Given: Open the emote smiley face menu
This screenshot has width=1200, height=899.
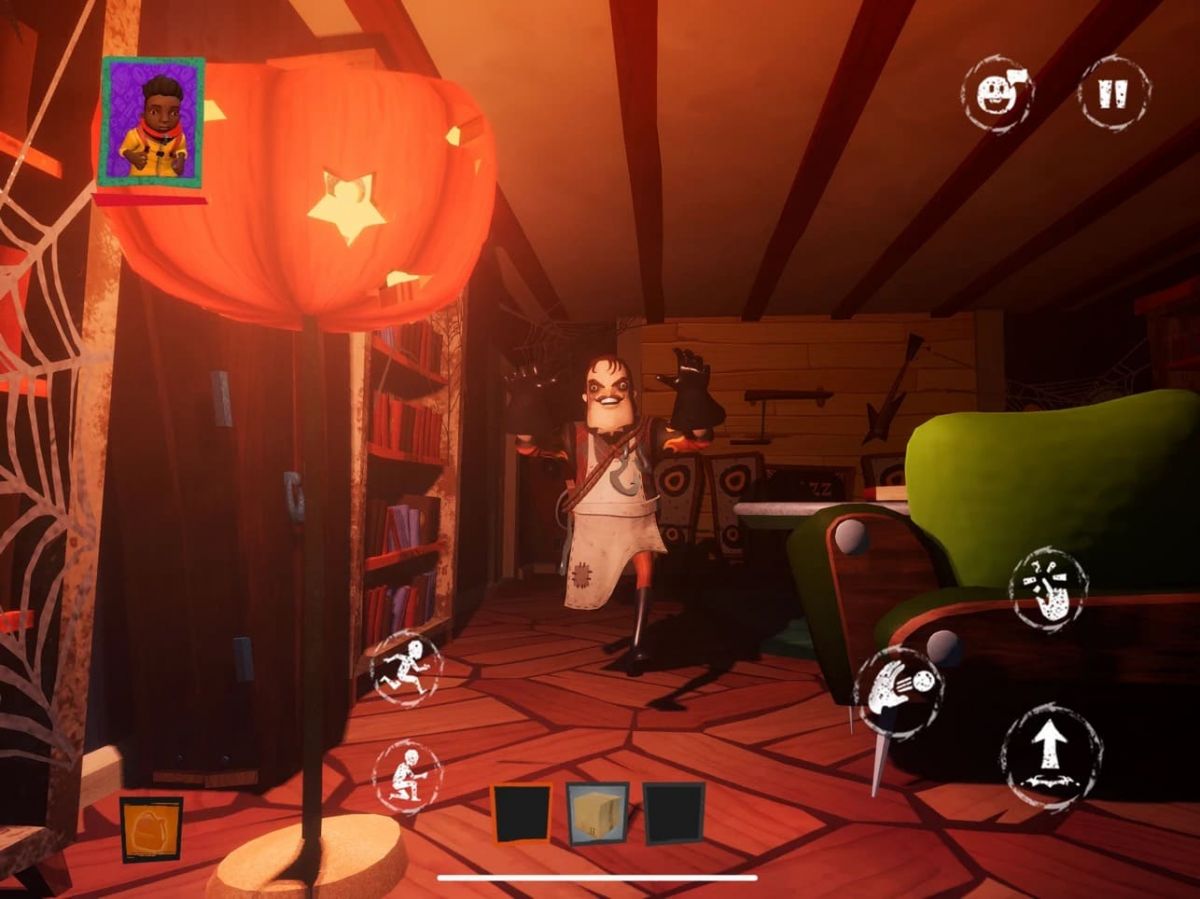Looking at the screenshot, I should point(996,93).
